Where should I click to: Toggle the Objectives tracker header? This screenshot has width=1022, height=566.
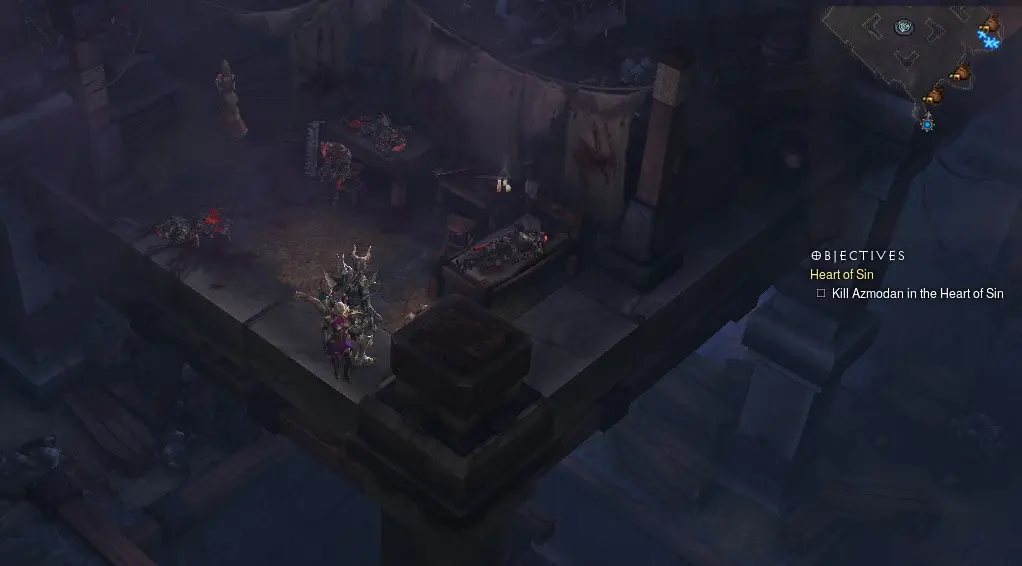pyautogui.click(x=858, y=256)
